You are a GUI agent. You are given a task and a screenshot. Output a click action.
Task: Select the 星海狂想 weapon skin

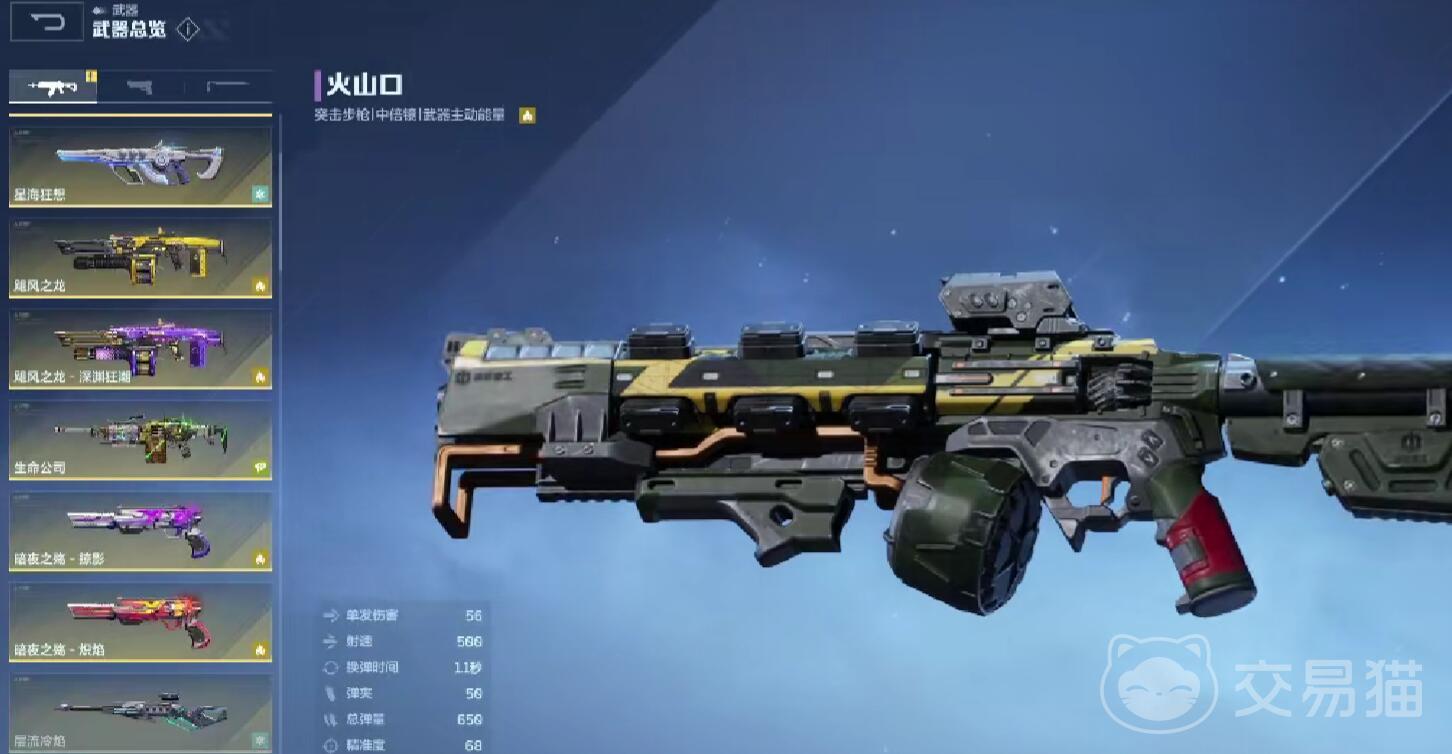click(x=140, y=166)
